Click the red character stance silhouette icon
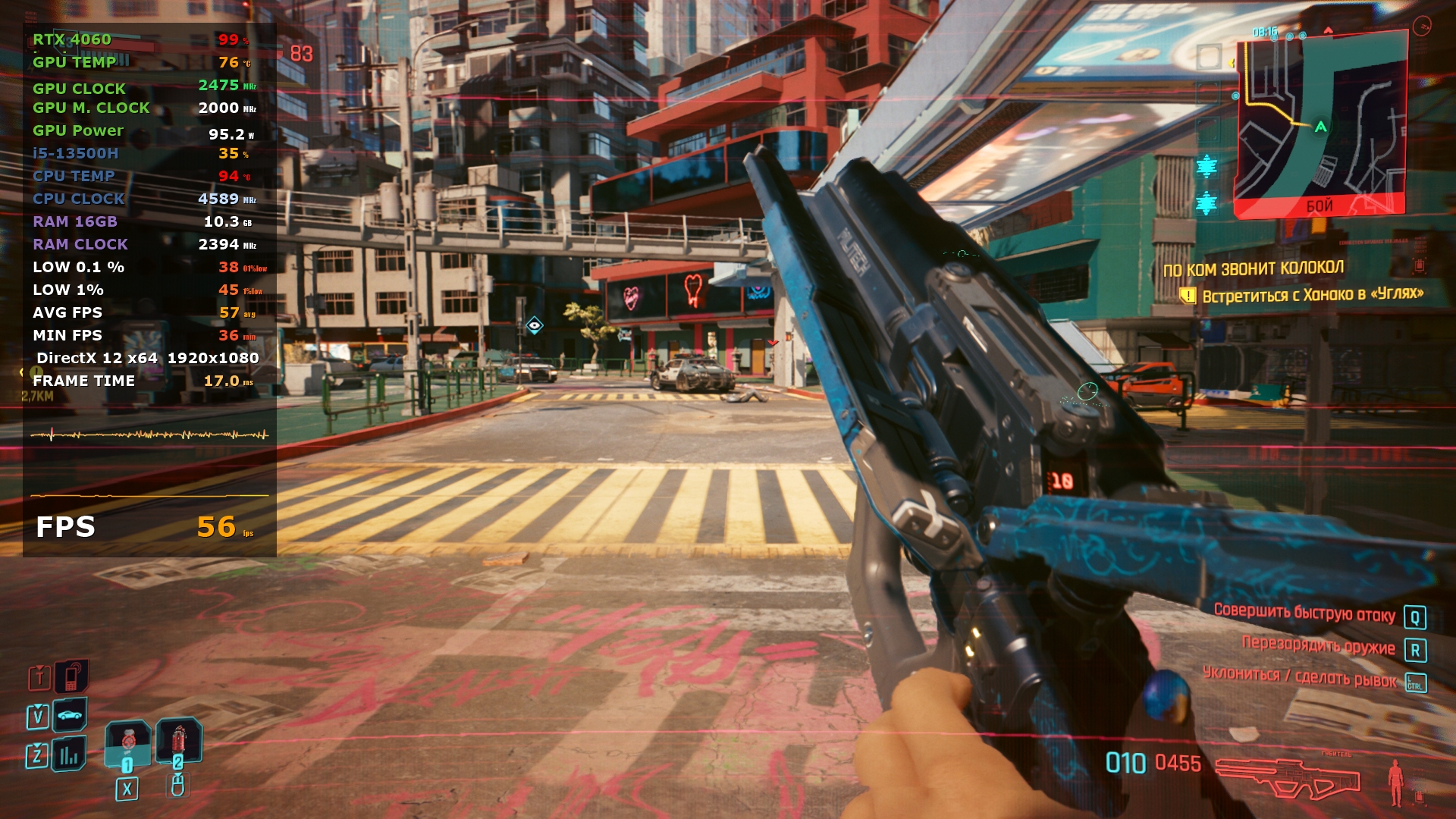Screen dimensions: 1456x819 [1395, 781]
